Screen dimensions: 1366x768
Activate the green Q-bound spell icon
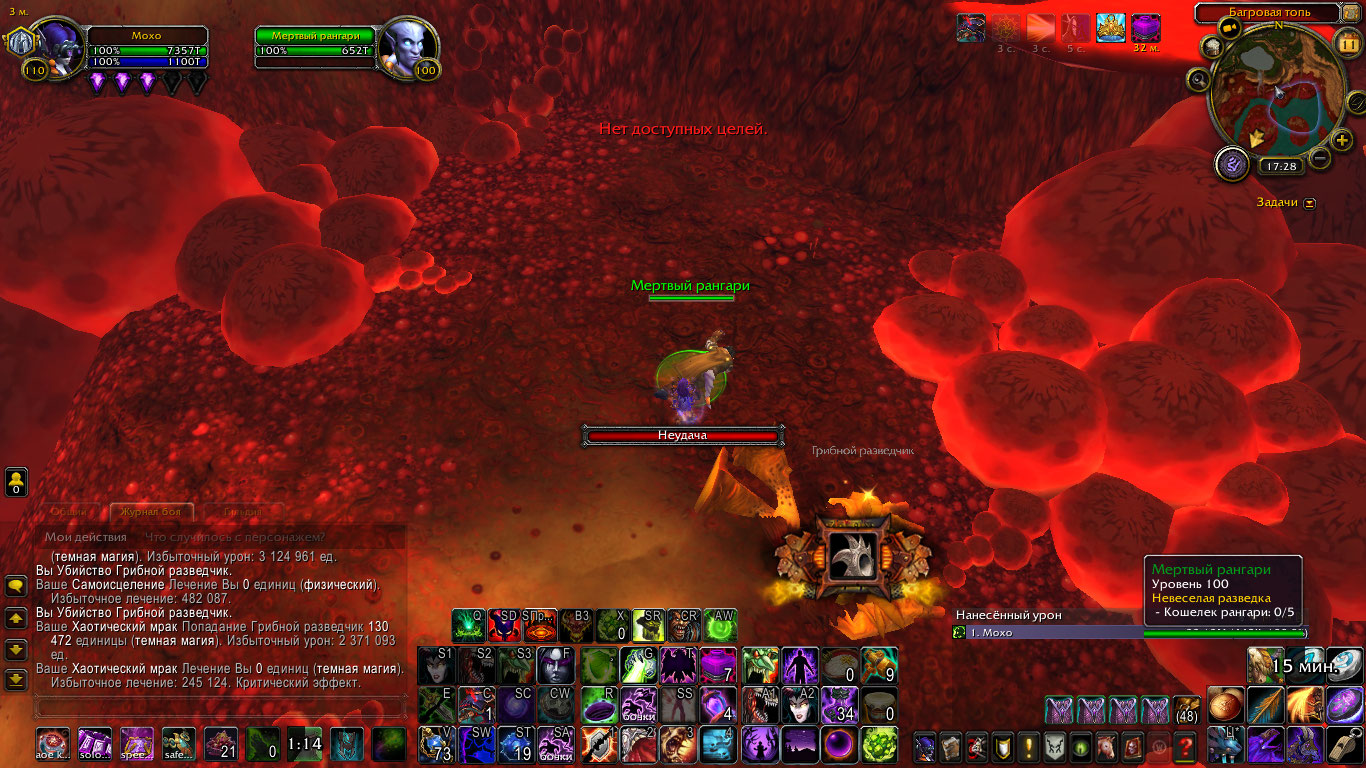pyautogui.click(x=469, y=626)
